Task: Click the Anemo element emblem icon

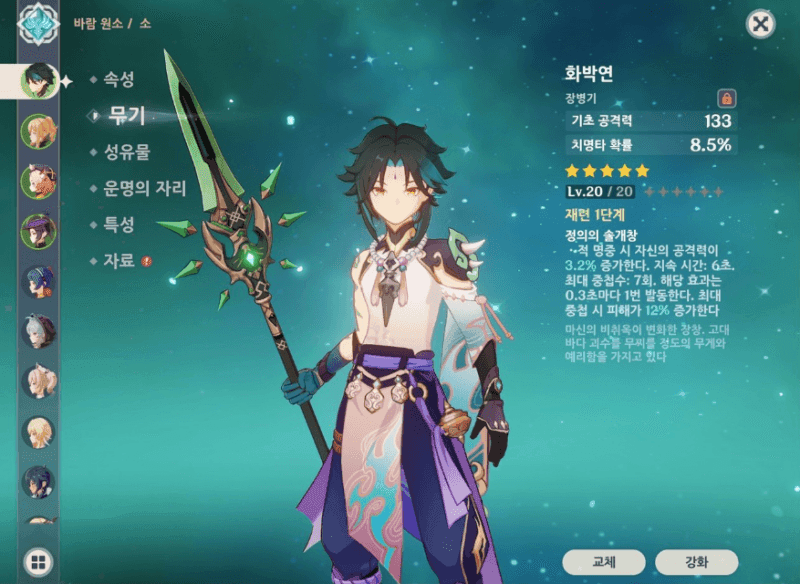Action: point(38,24)
